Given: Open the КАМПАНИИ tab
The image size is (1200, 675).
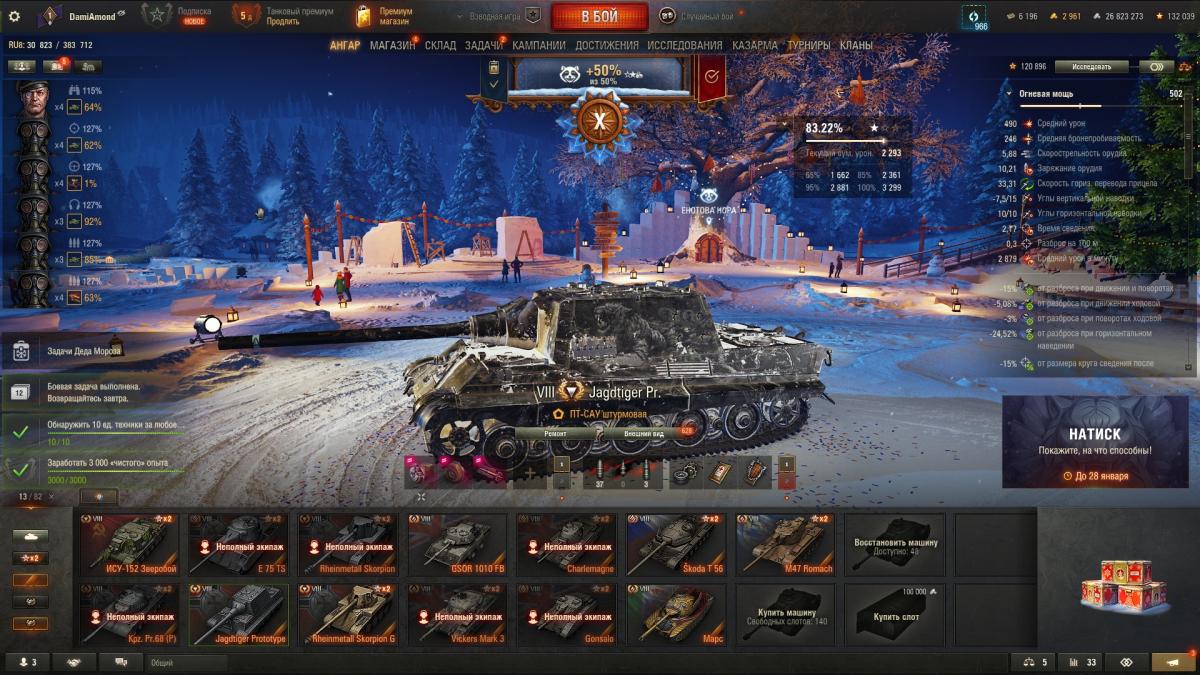Looking at the screenshot, I should (539, 45).
